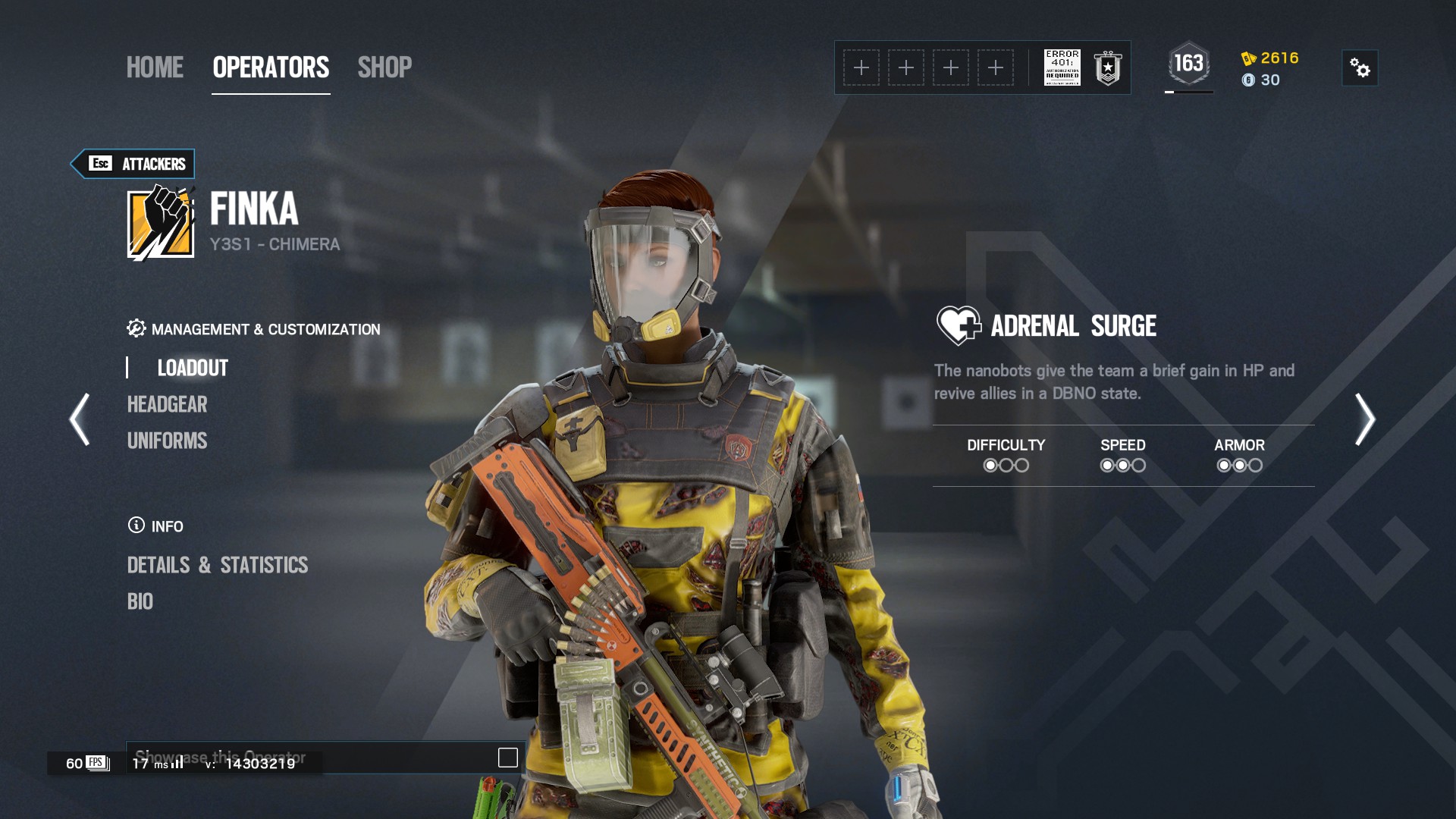
Task: Open Finka's Loadout menu
Action: tap(193, 368)
